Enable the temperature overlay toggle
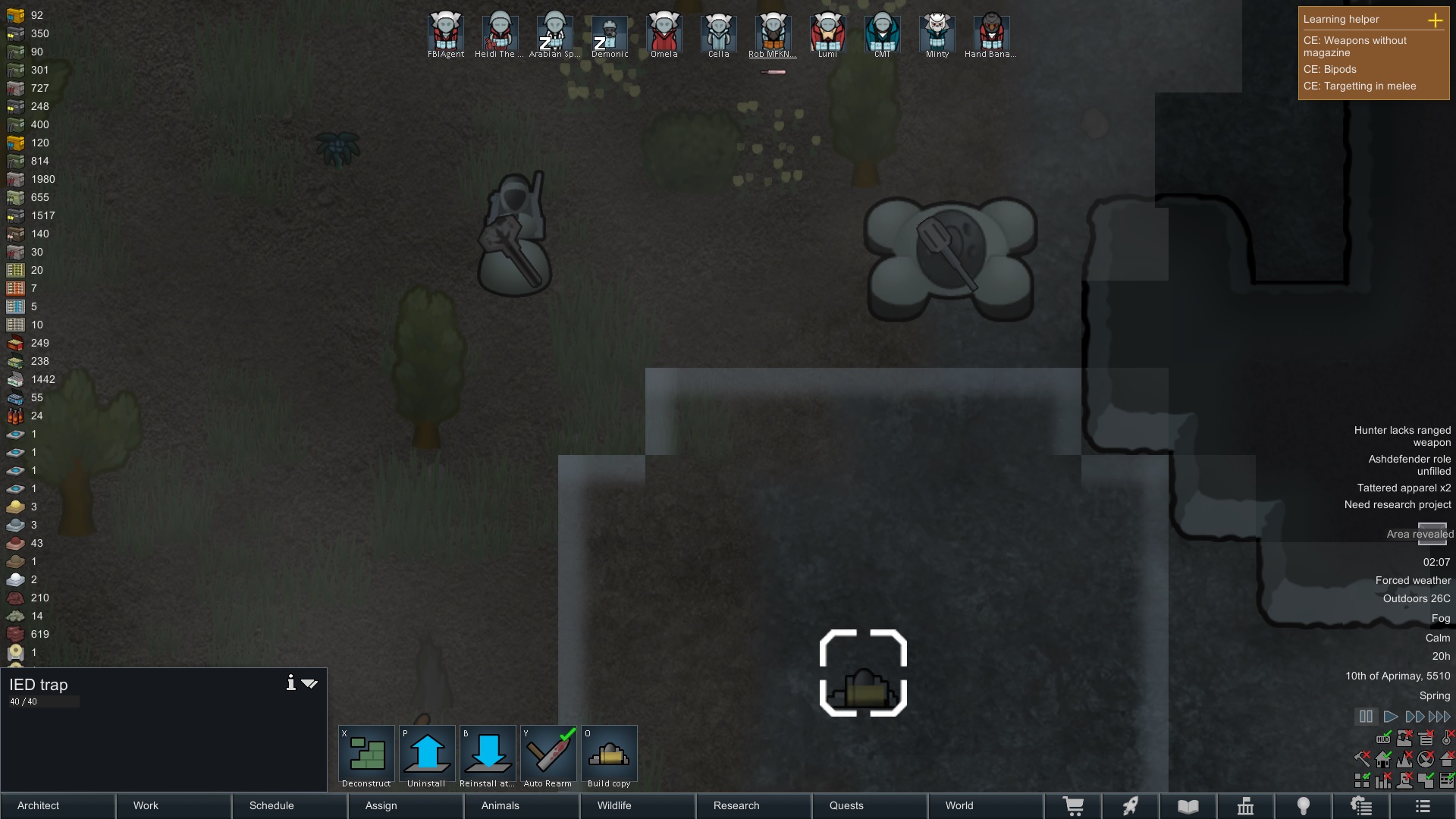This screenshot has width=1456, height=819. point(1447,738)
